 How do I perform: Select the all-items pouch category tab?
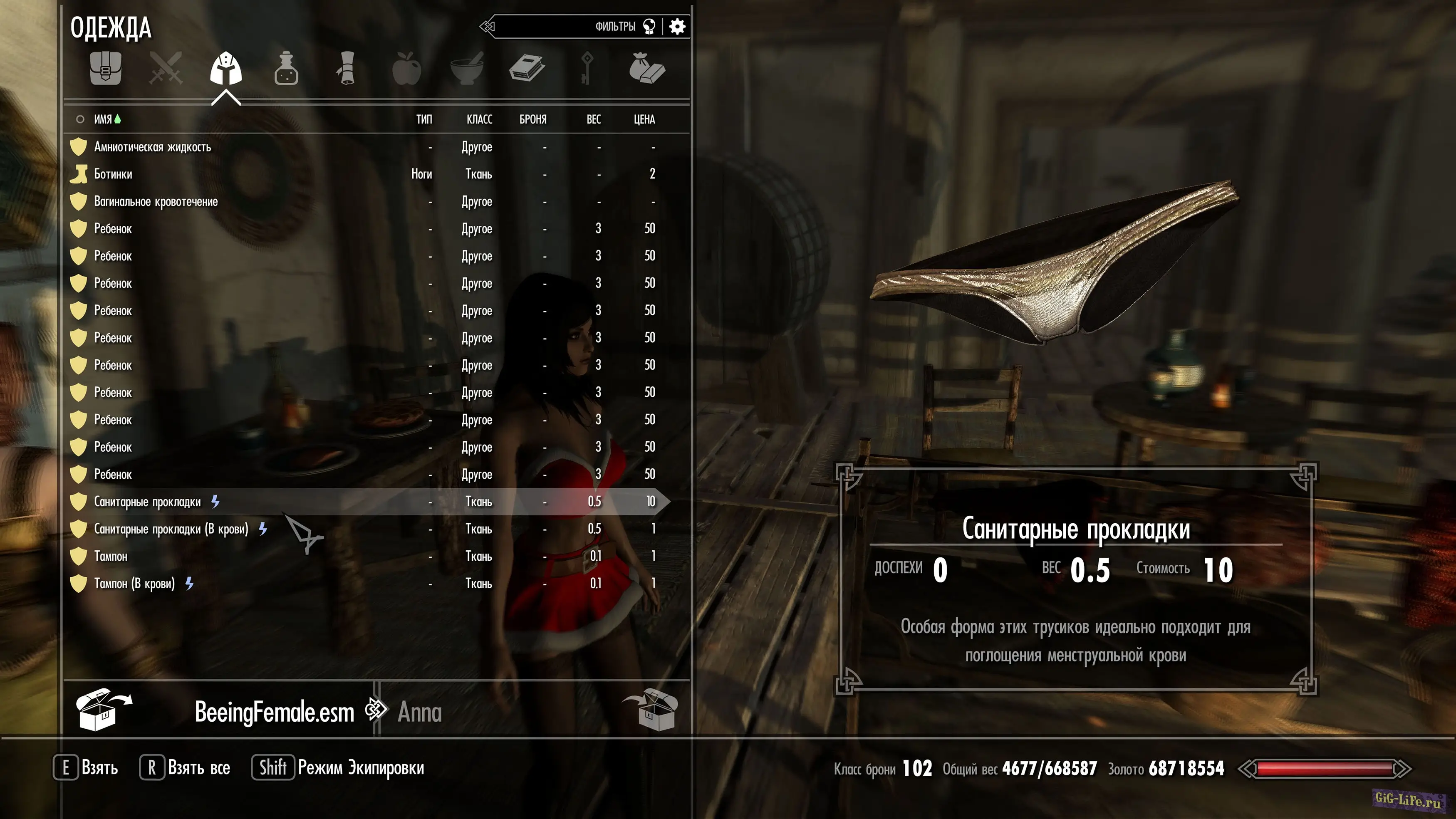[x=105, y=69]
